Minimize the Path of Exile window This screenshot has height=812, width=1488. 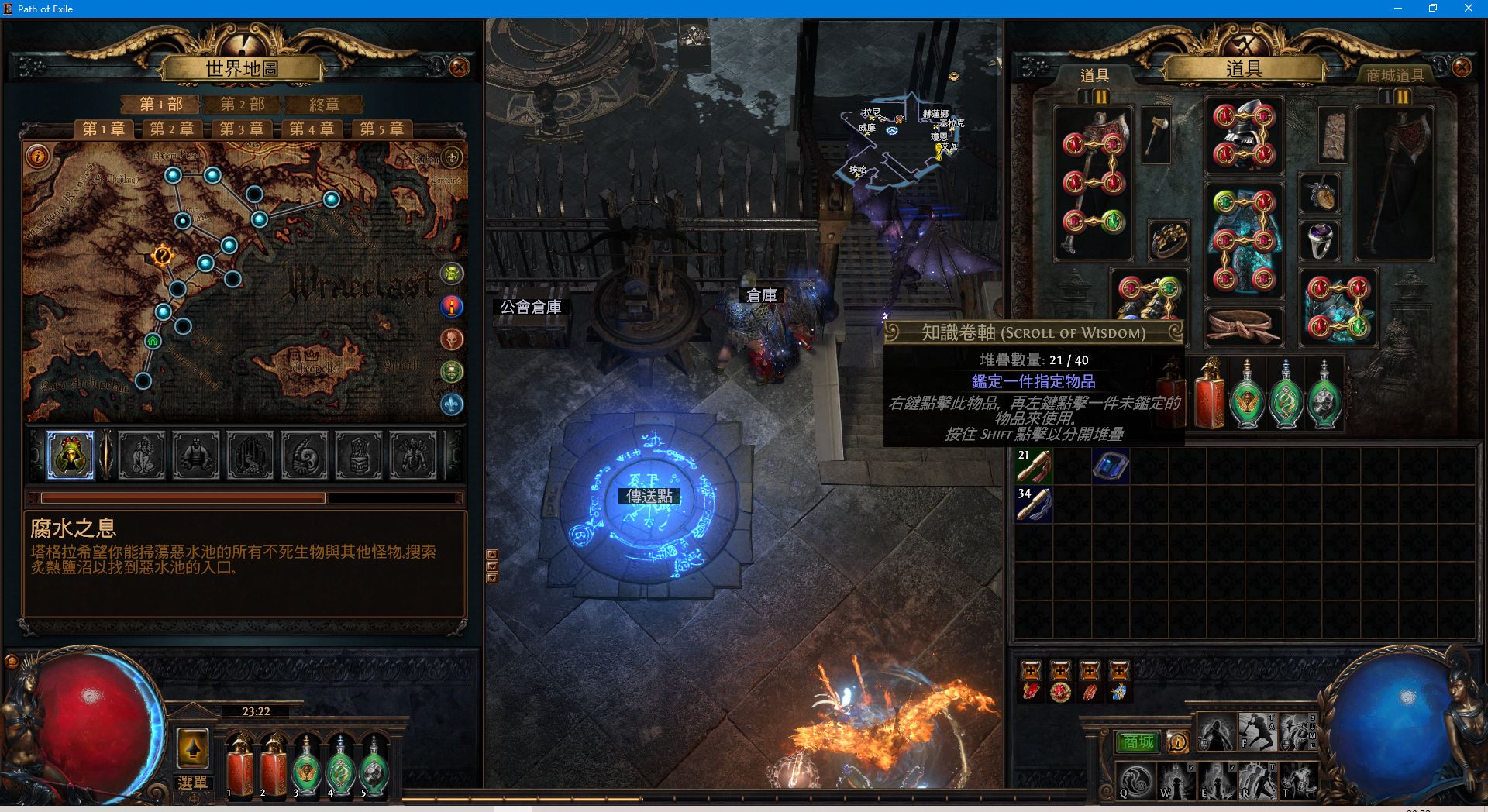click(1397, 9)
